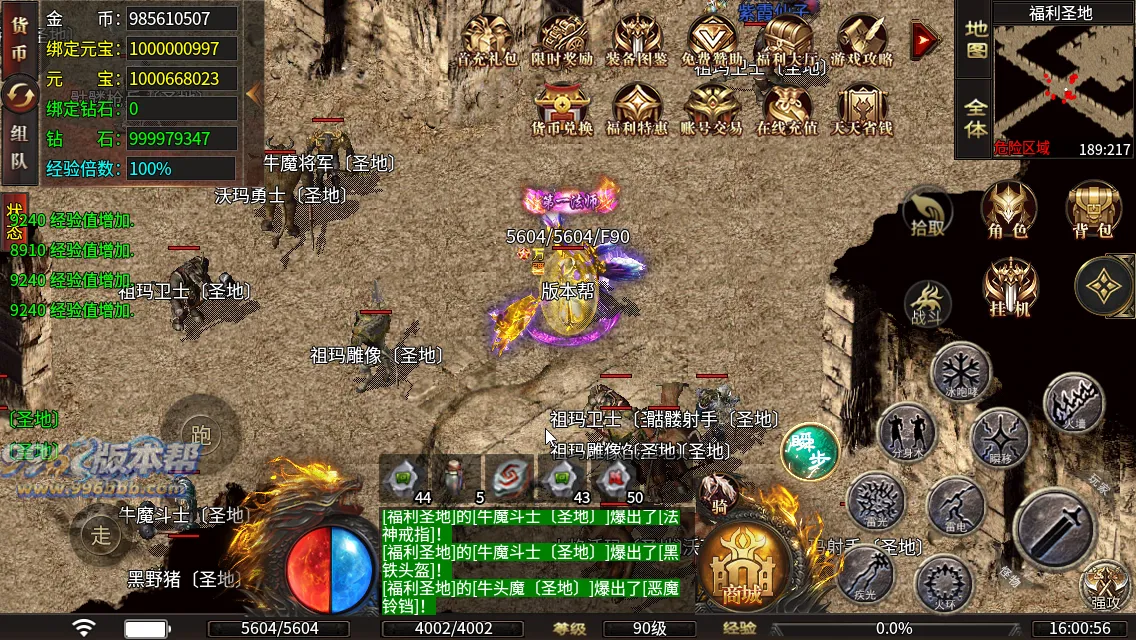The width and height of the screenshot is (1136, 640).
Task: Cast the 冰咆哮 ice roar skill
Action: [x=961, y=372]
